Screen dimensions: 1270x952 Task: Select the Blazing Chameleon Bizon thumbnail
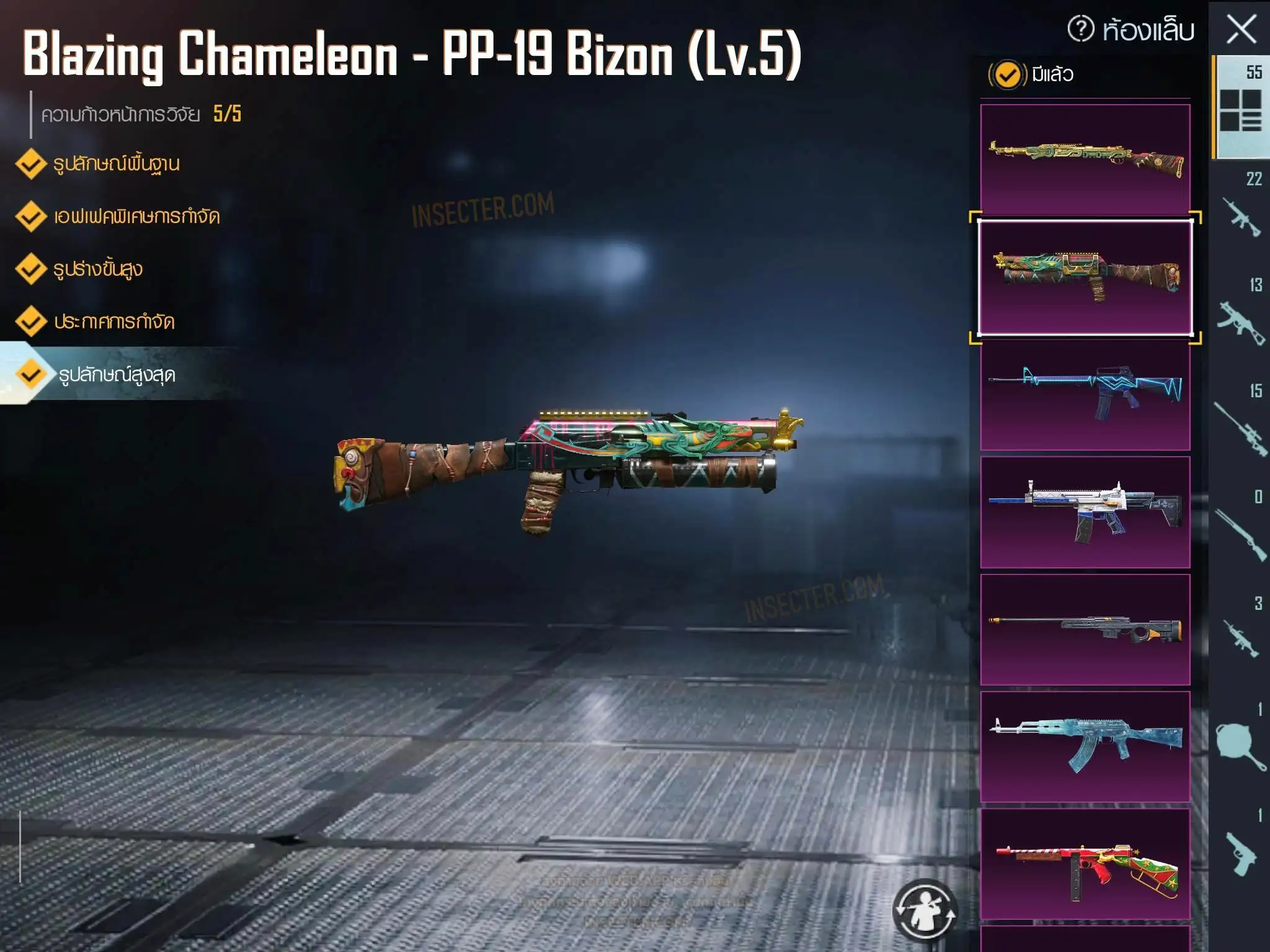[x=1085, y=277]
